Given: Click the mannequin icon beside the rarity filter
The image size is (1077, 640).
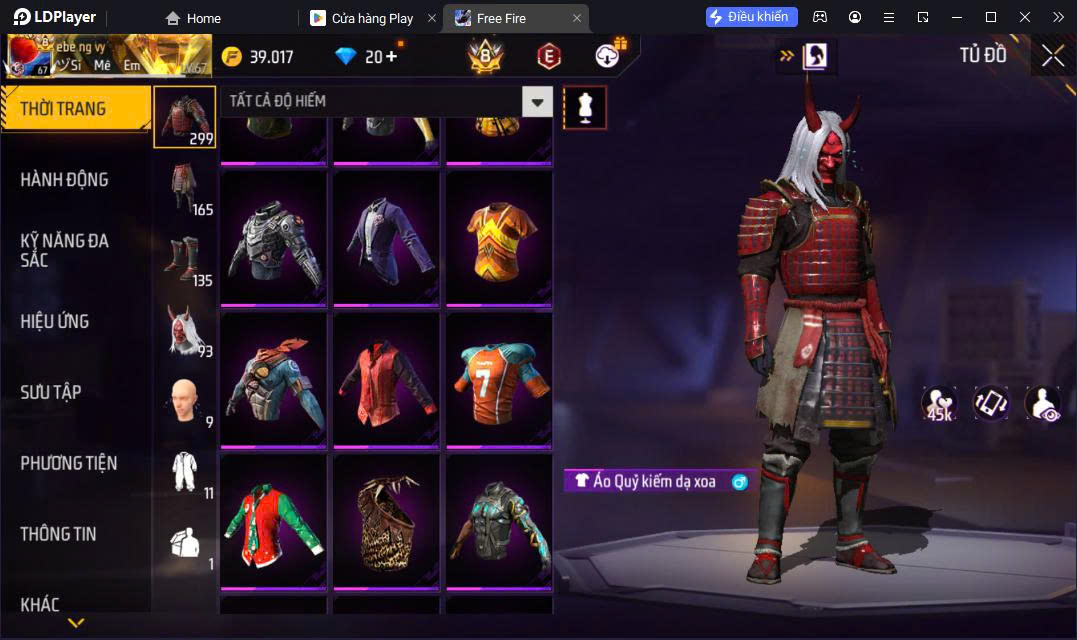Looking at the screenshot, I should (x=585, y=107).
